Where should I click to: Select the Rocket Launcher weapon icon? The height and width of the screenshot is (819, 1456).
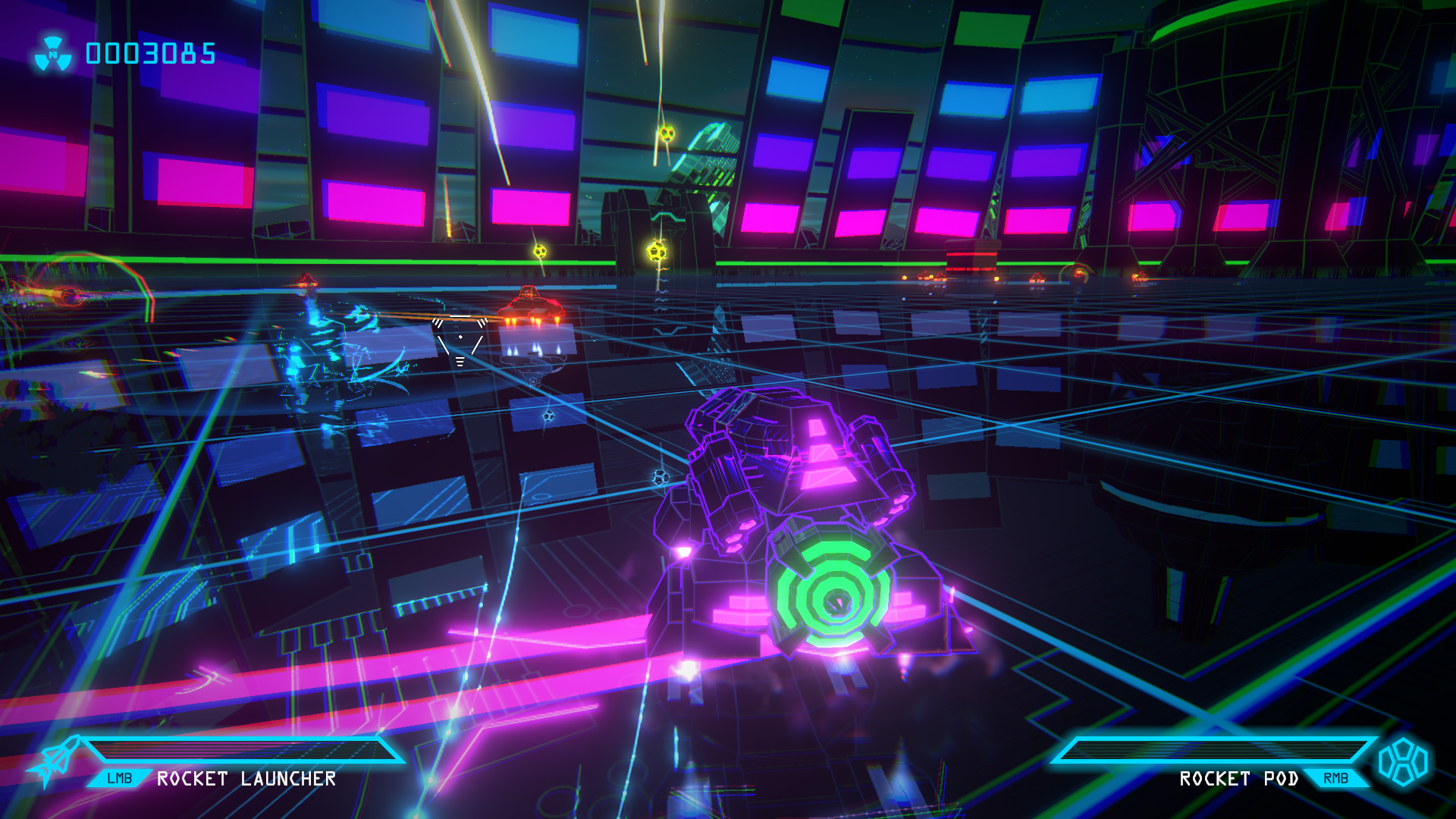click(55, 761)
